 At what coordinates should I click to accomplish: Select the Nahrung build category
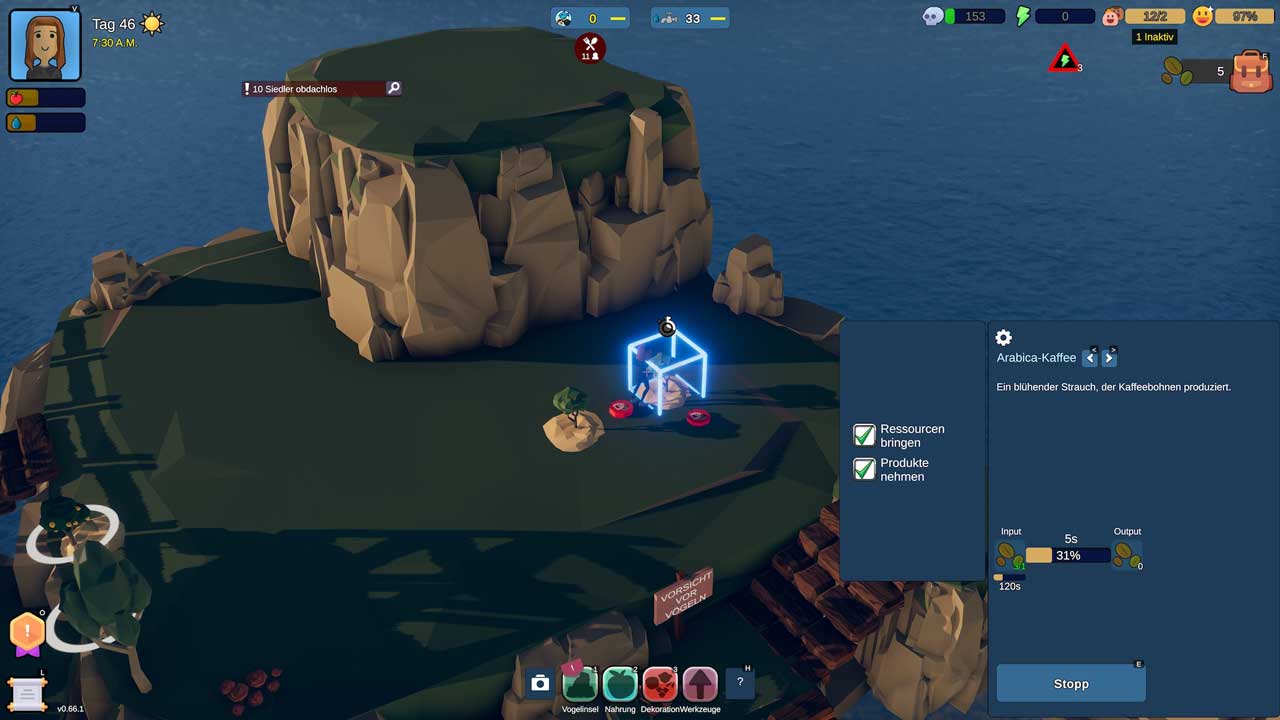click(x=620, y=684)
